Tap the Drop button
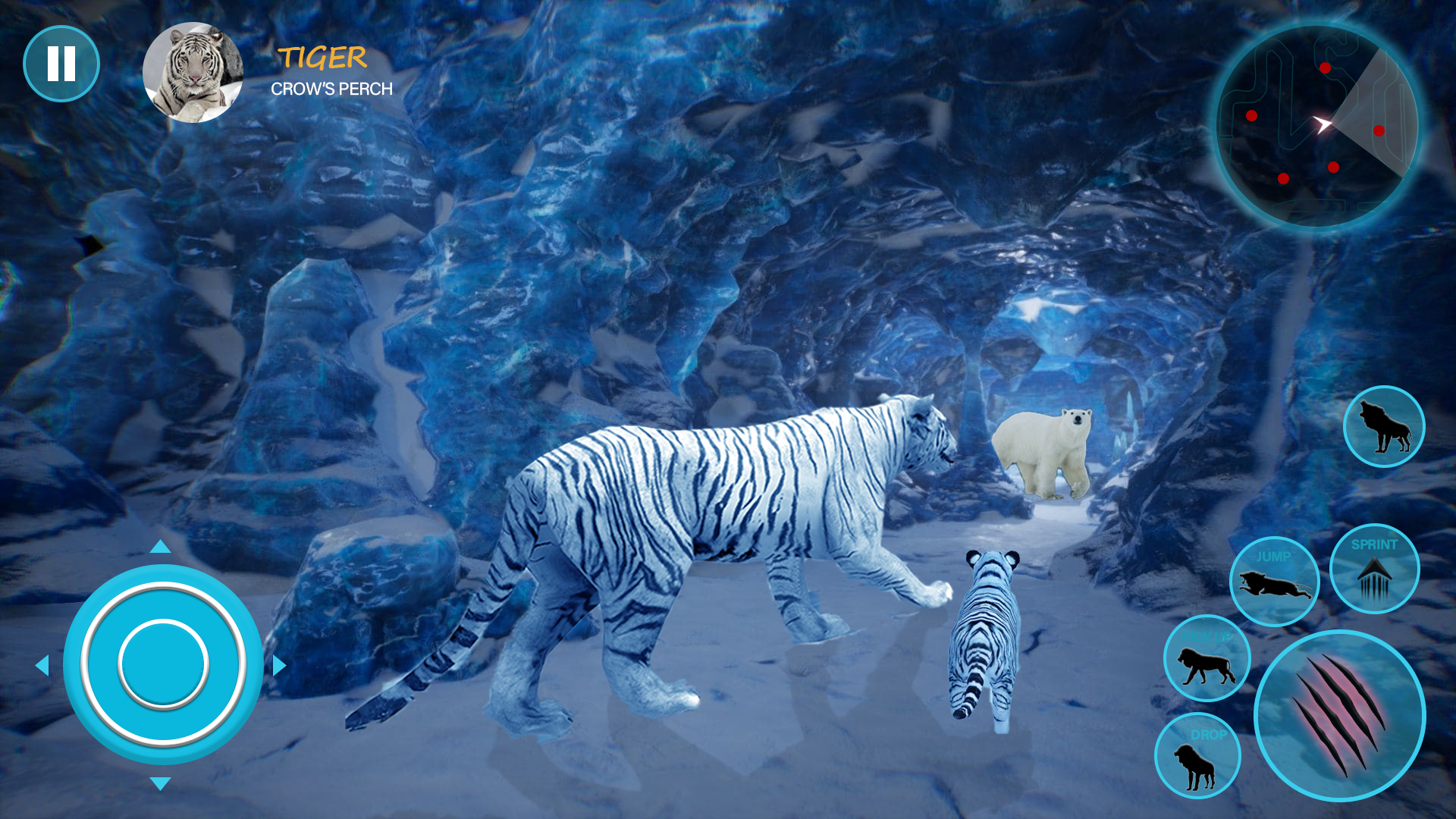 [x=1197, y=756]
